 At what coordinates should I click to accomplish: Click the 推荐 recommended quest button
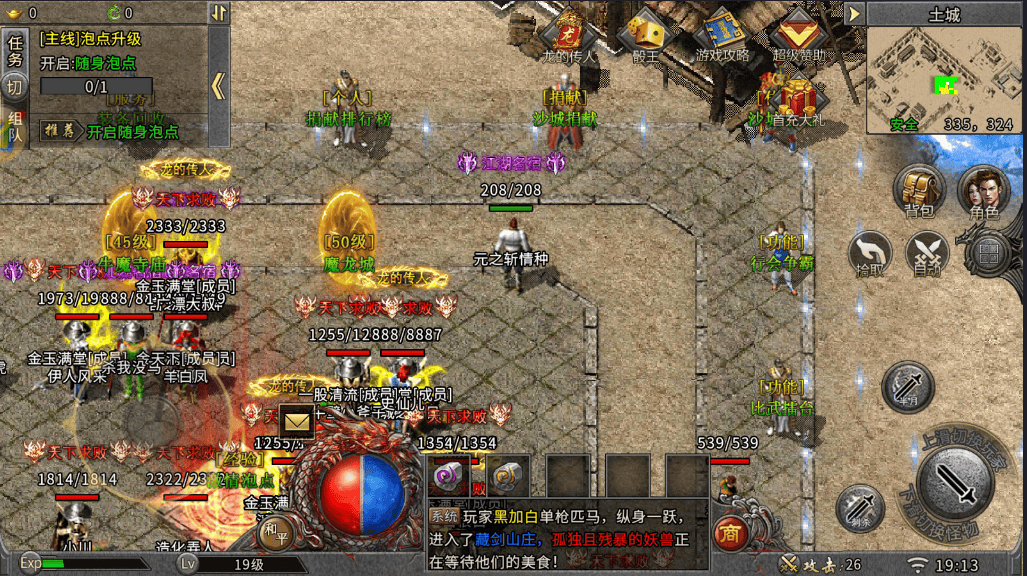click(x=59, y=130)
